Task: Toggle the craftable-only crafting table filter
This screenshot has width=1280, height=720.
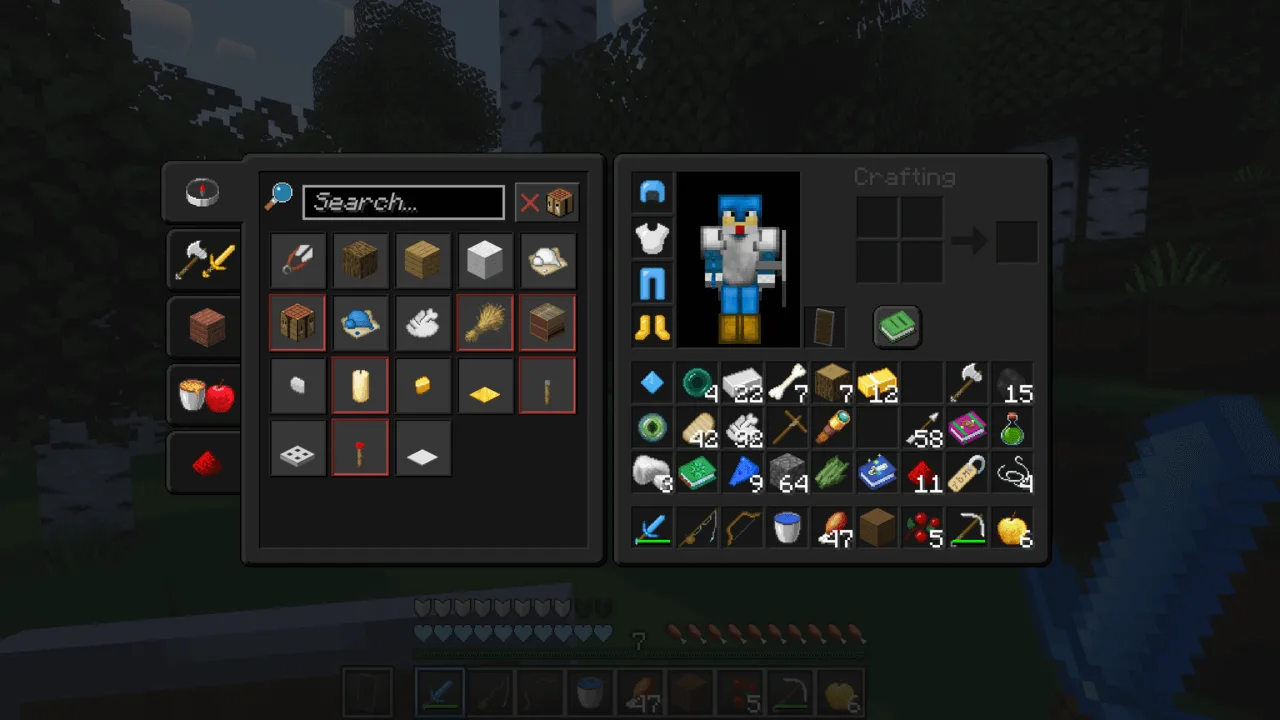Action: pyautogui.click(x=559, y=202)
